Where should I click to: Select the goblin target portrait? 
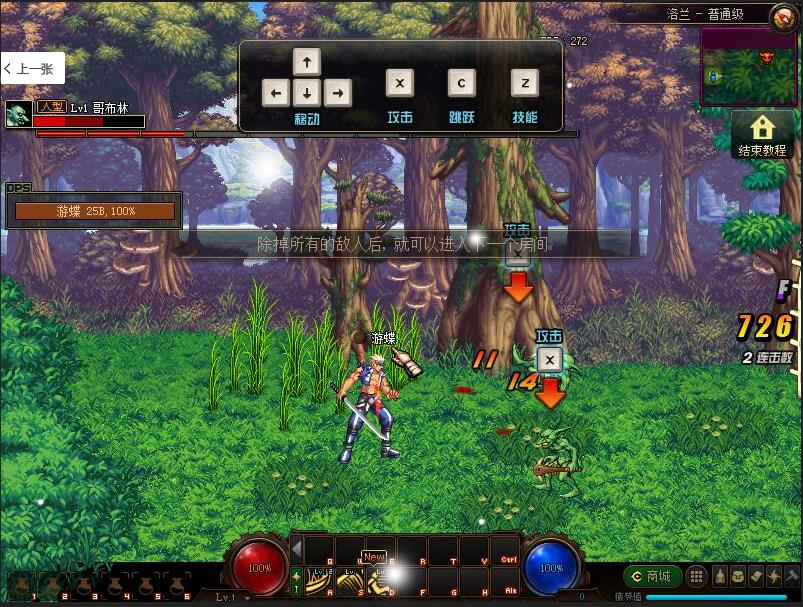tap(16, 114)
